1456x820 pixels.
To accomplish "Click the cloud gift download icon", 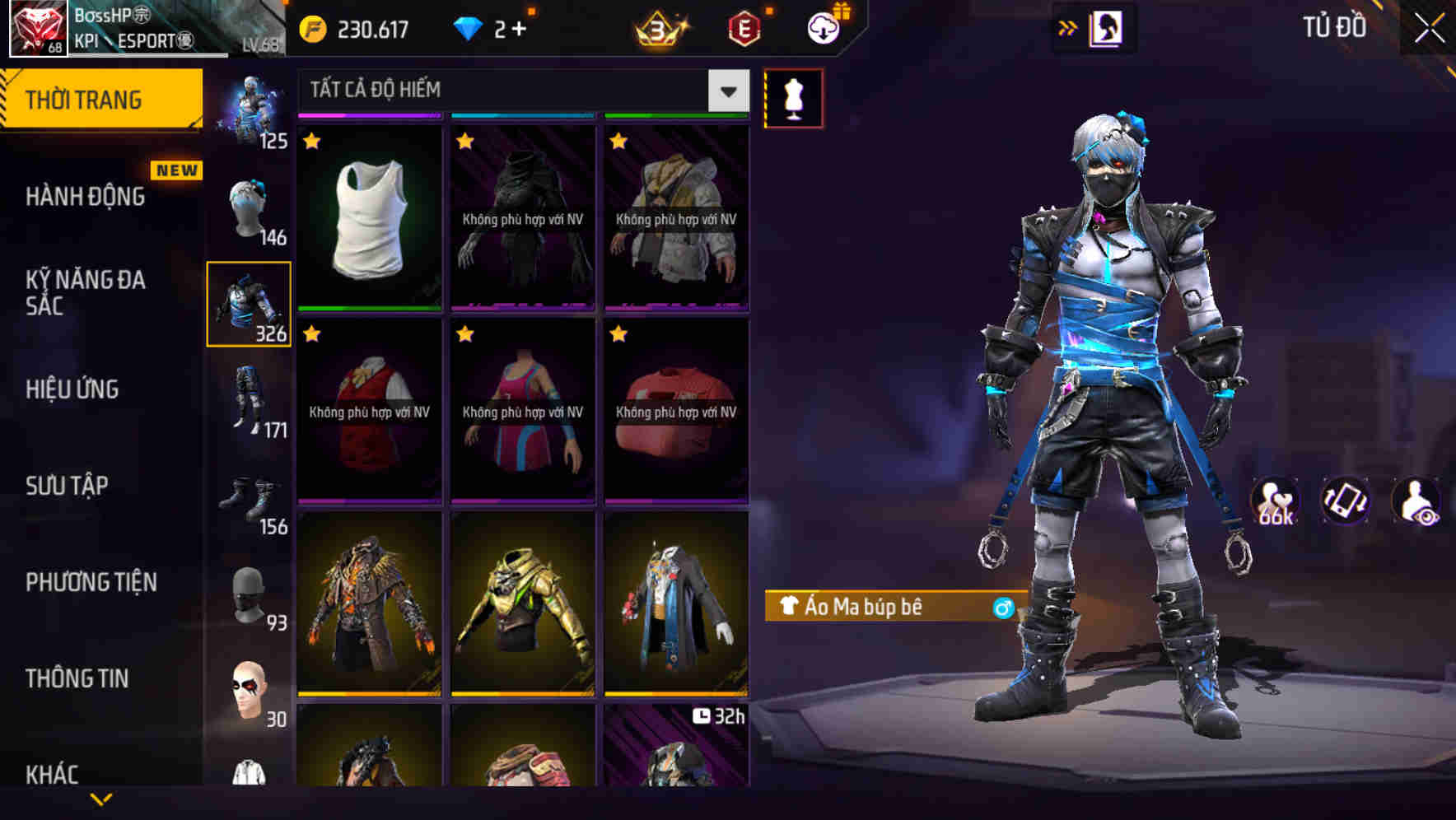I will point(822,26).
